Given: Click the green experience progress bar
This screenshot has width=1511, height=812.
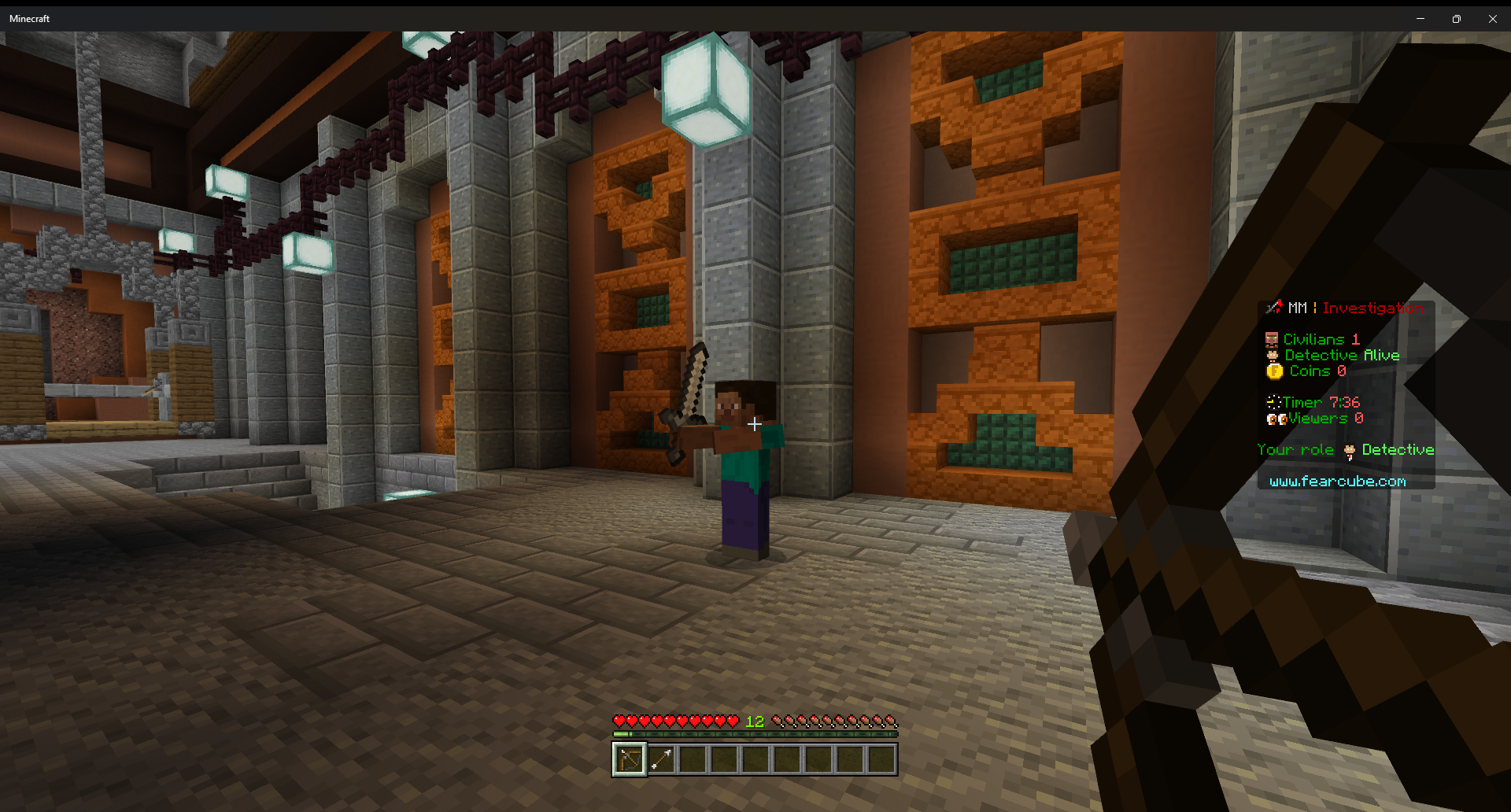Looking at the screenshot, I should (754, 734).
